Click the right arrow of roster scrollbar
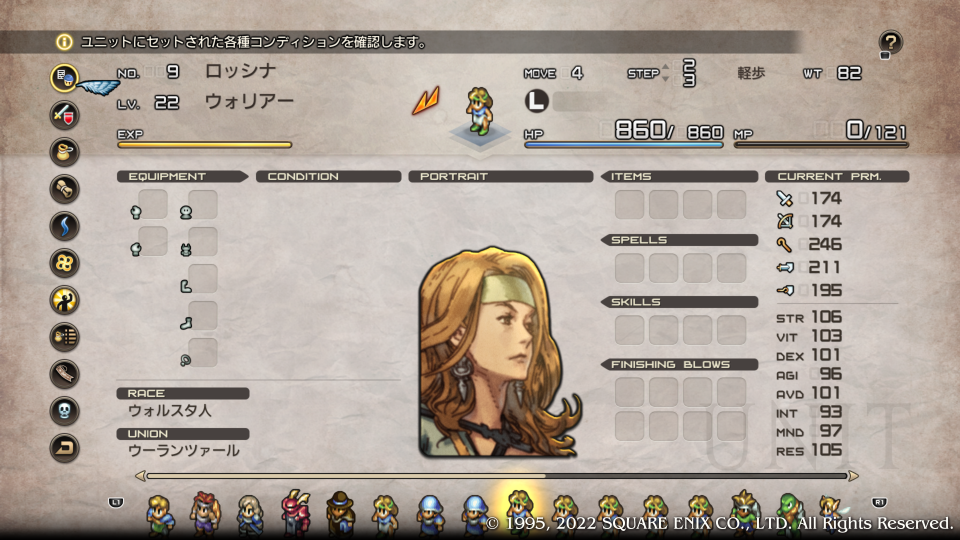 853,476
